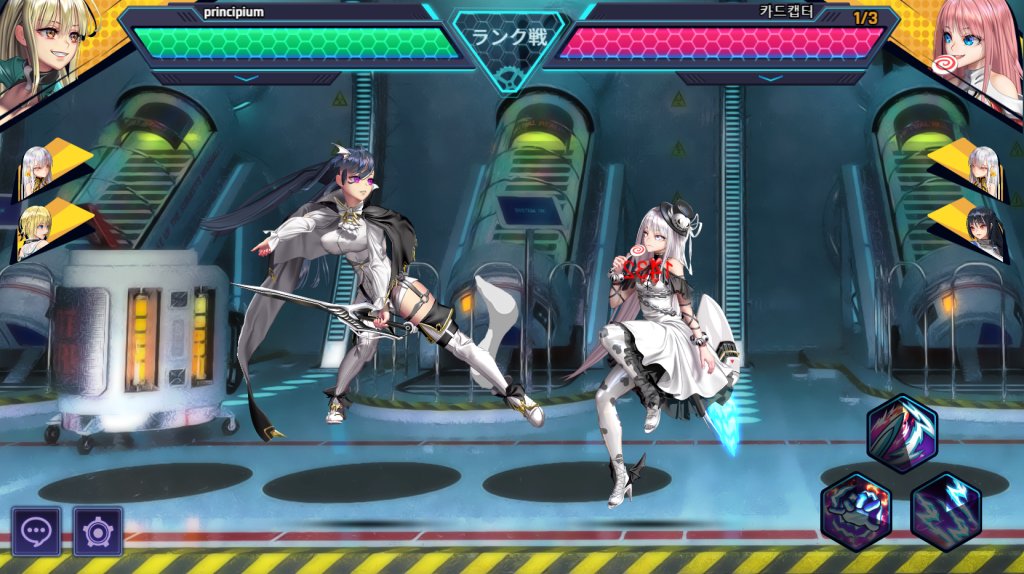Image resolution: width=1024 pixels, height=574 pixels.
Task: Switch to the silver-haired teammate portrait
Action: [x=39, y=172]
